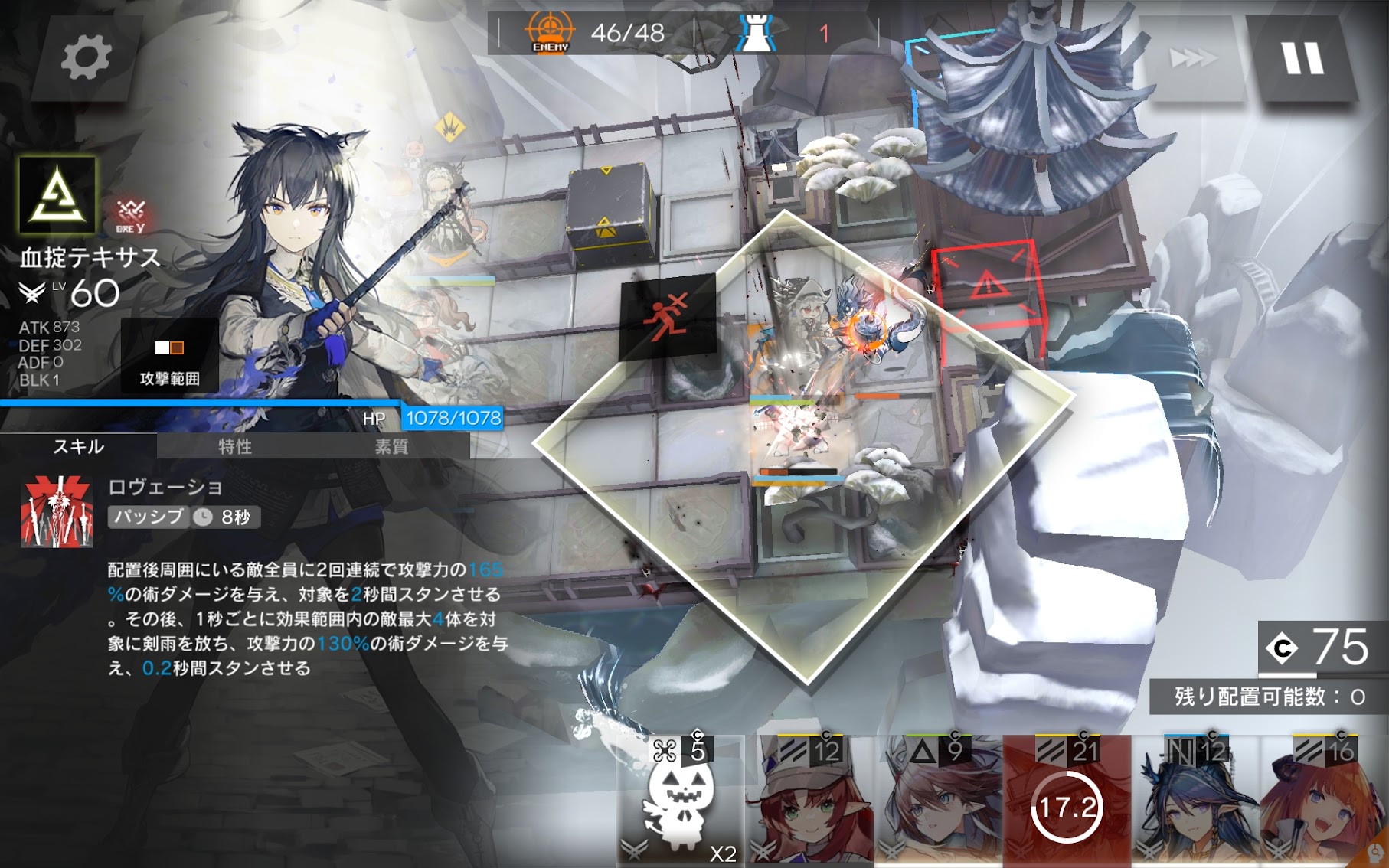Toggle the fast-forward speed button
Image resolution: width=1389 pixels, height=868 pixels.
1192,58
